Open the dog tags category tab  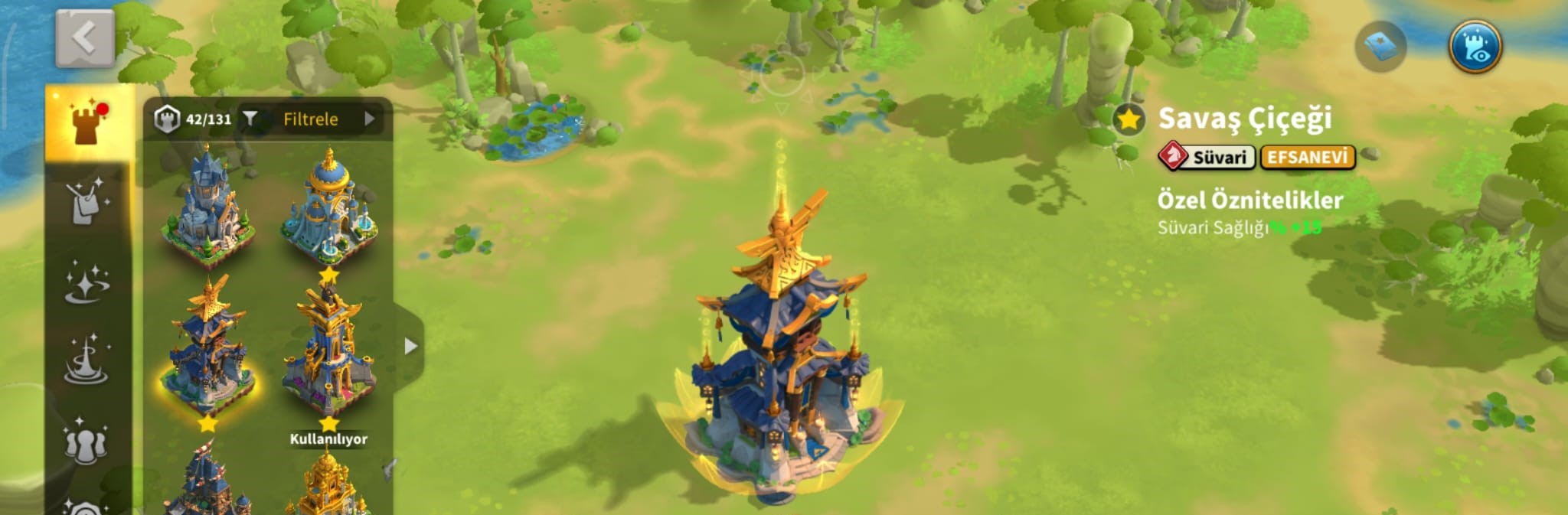(x=87, y=202)
